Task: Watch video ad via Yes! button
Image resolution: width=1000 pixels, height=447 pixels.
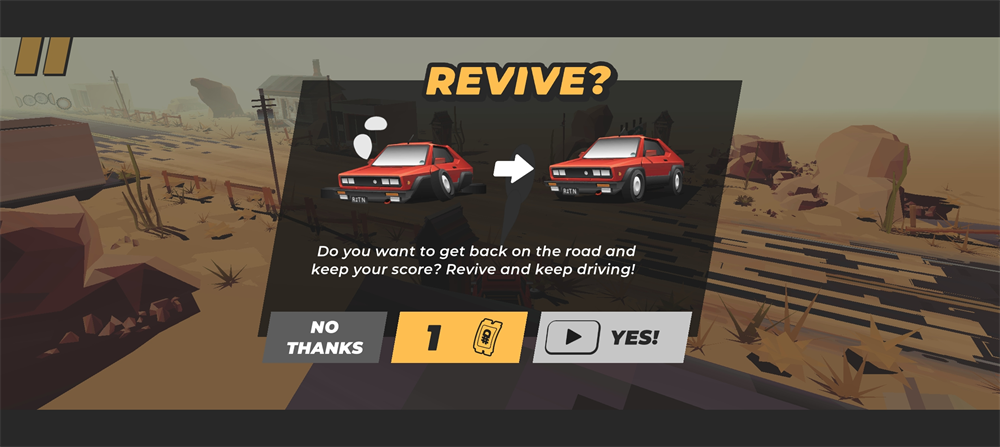Action: pos(611,337)
